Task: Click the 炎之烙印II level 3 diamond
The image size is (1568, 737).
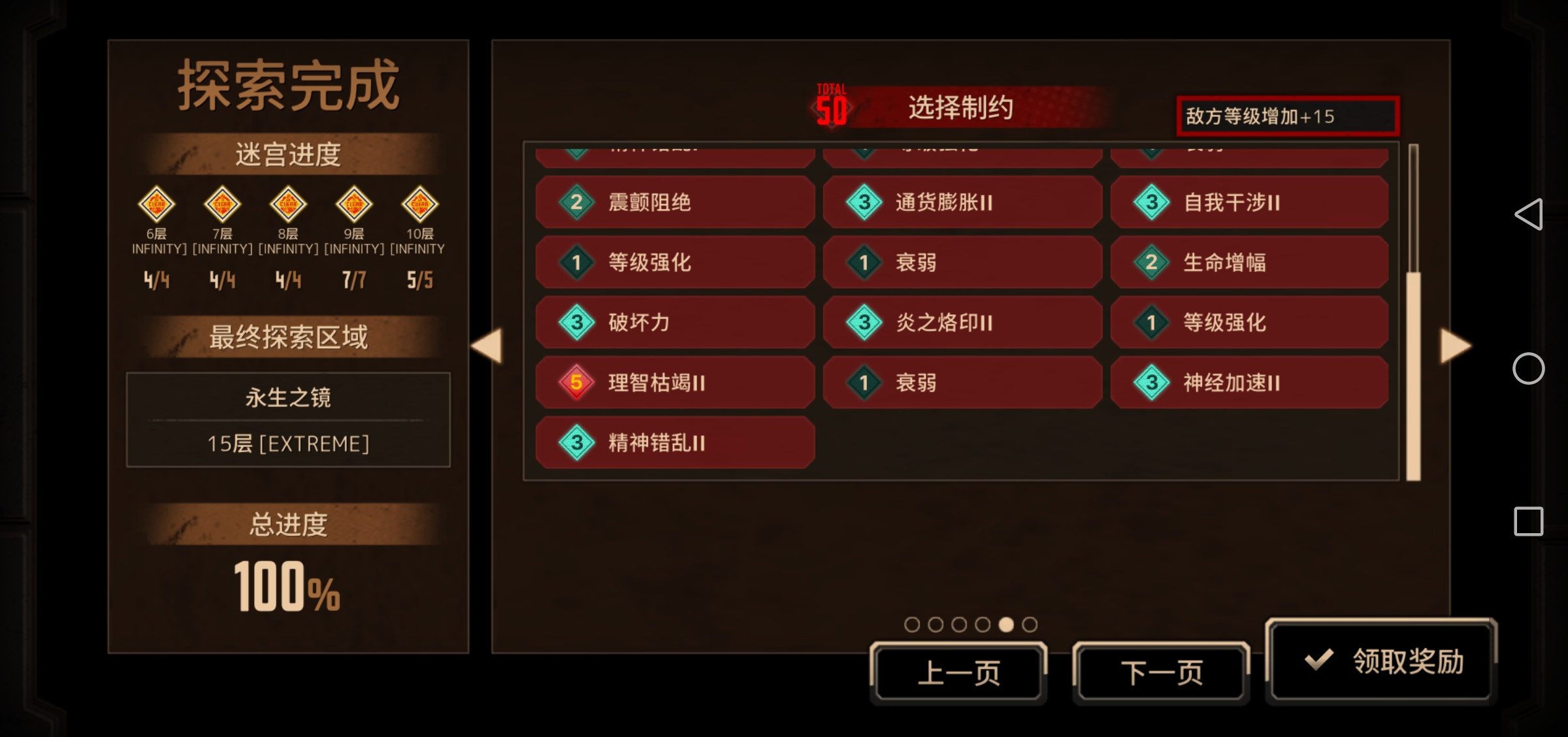Action: click(x=863, y=322)
